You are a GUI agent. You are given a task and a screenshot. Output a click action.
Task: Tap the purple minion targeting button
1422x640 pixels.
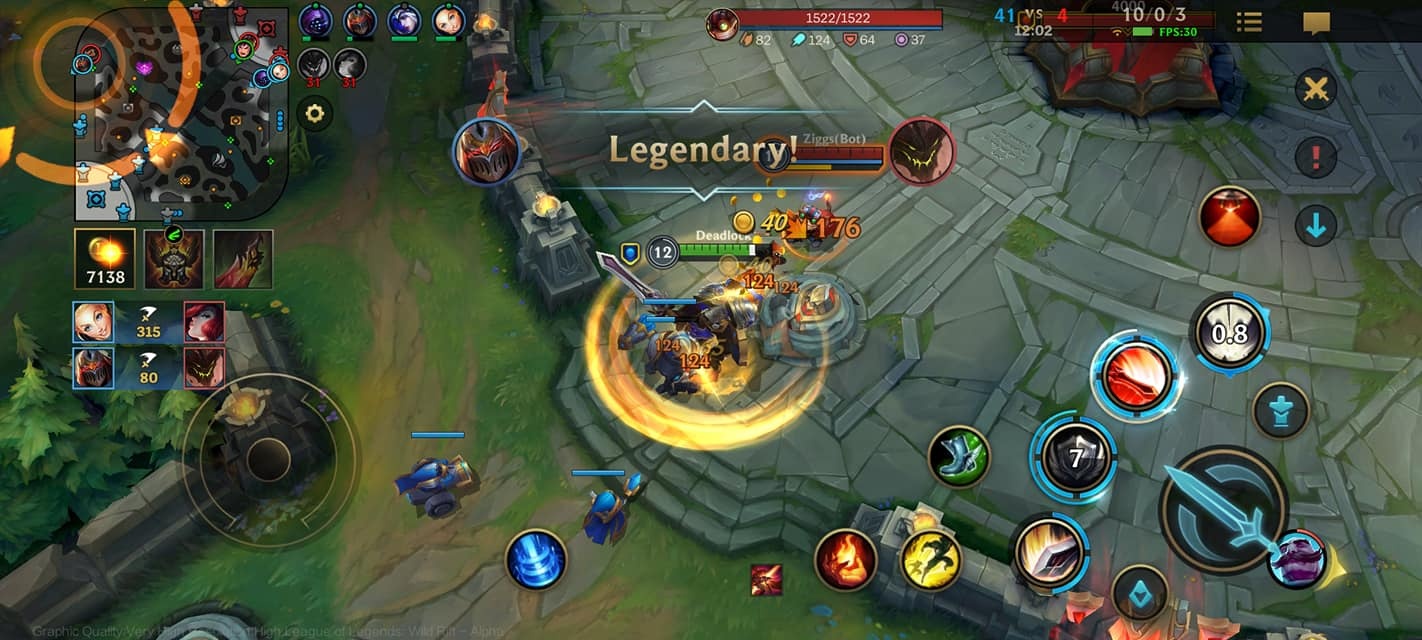click(1297, 559)
